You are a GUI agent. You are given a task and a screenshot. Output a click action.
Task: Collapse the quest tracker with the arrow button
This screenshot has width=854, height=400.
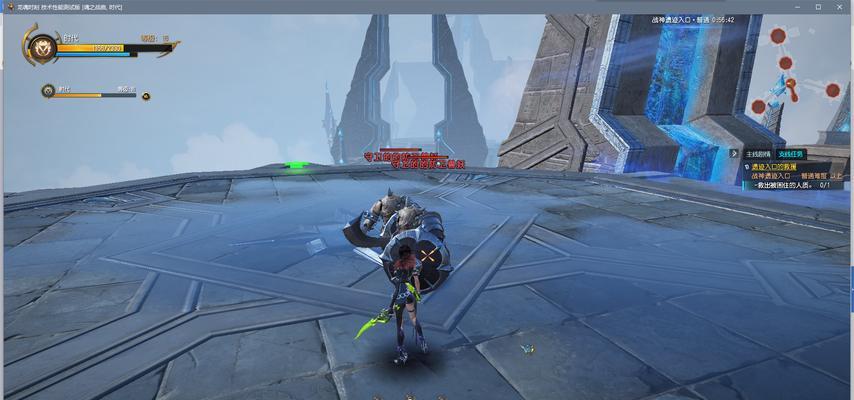point(735,154)
